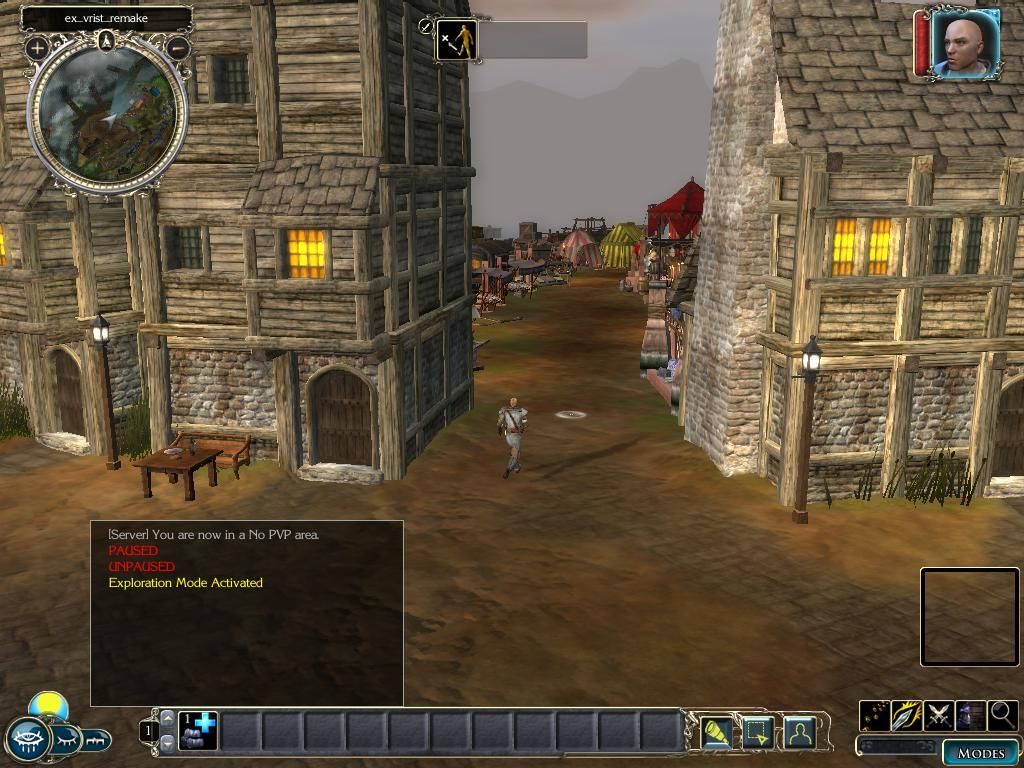Screen dimensions: 1024x768
Task: Select the glowing blade mode icon
Action: click(x=907, y=716)
